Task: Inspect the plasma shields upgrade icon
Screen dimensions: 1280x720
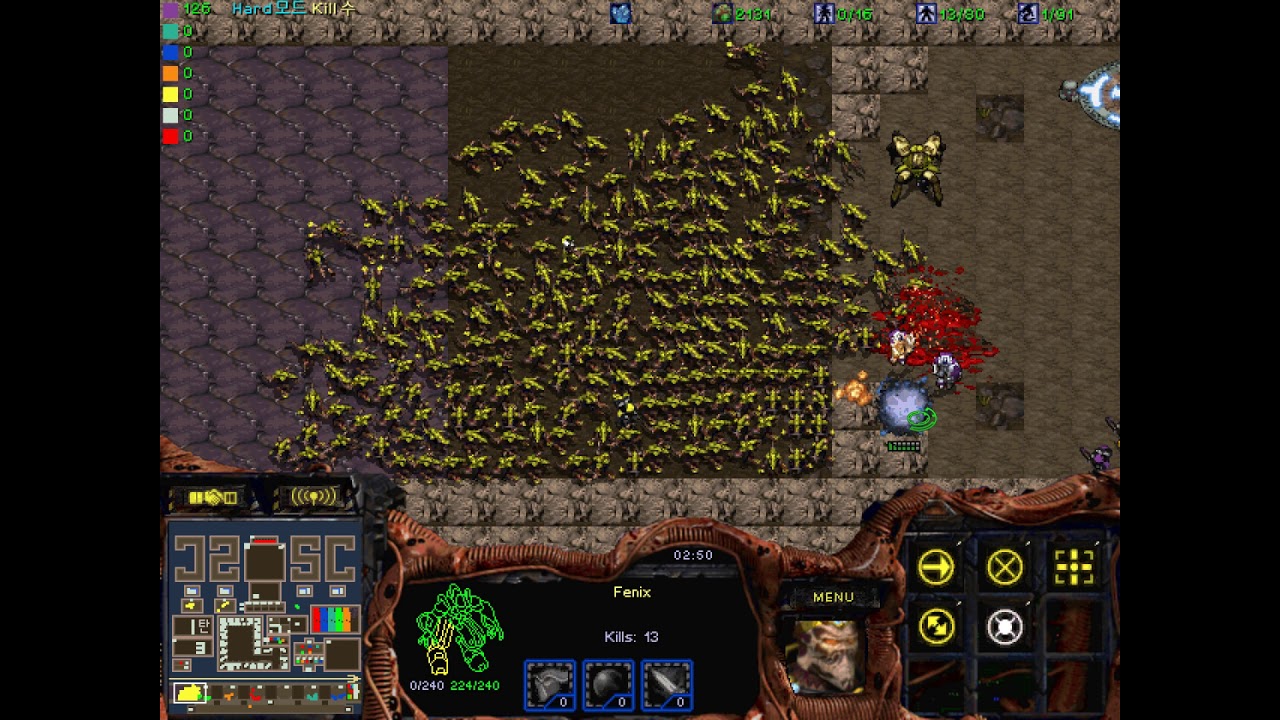Action: click(608, 685)
